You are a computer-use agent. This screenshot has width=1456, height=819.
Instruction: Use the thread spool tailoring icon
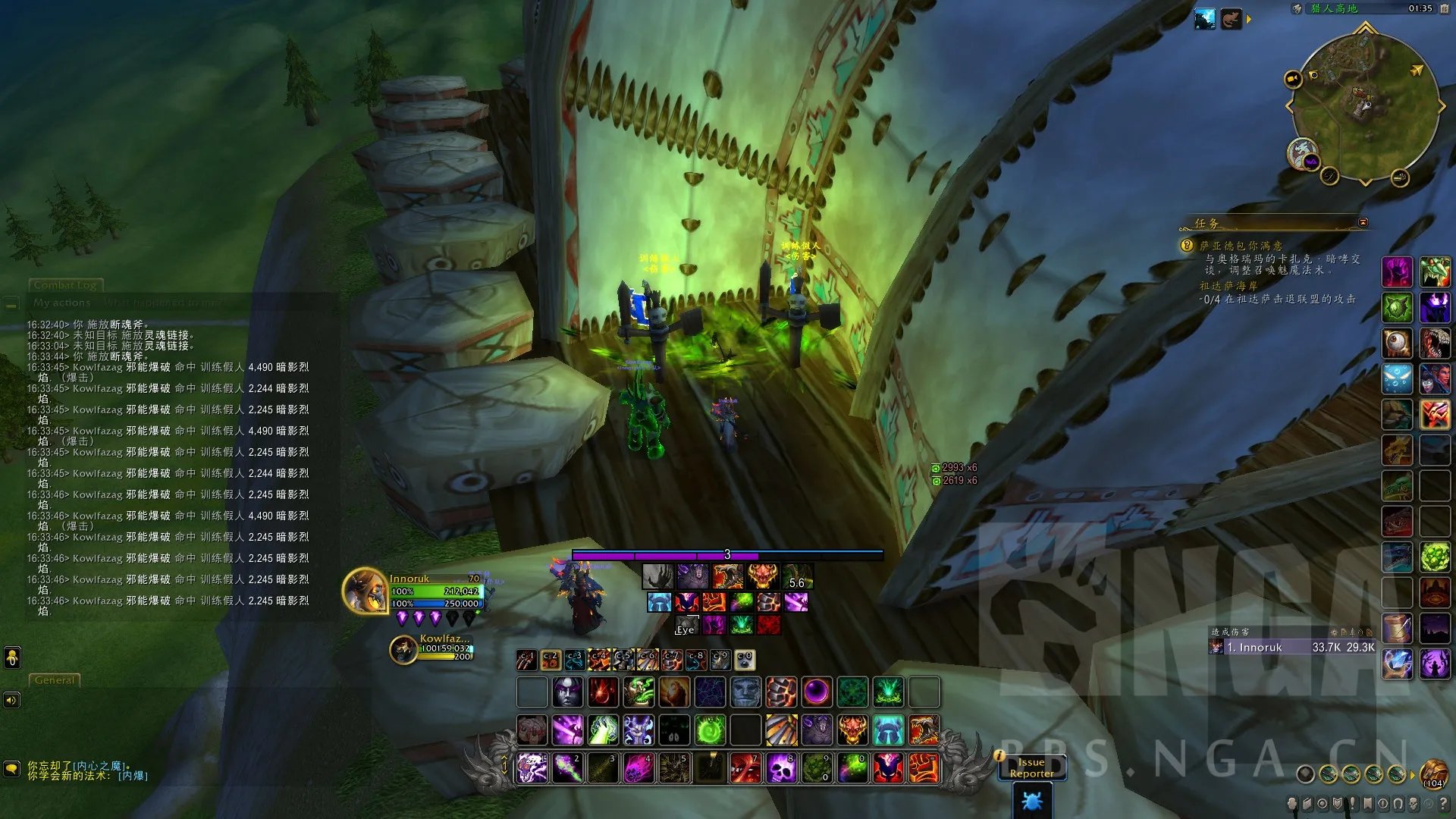(1397, 629)
